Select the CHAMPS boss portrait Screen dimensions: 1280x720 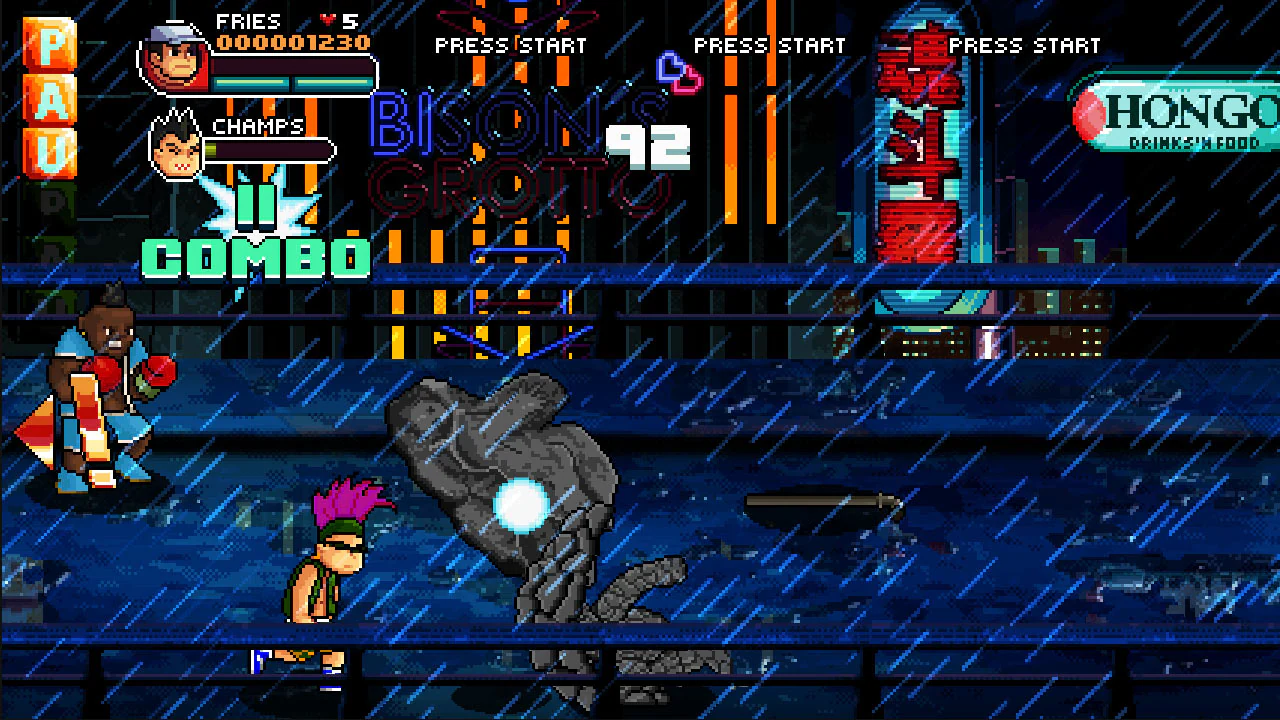click(178, 150)
